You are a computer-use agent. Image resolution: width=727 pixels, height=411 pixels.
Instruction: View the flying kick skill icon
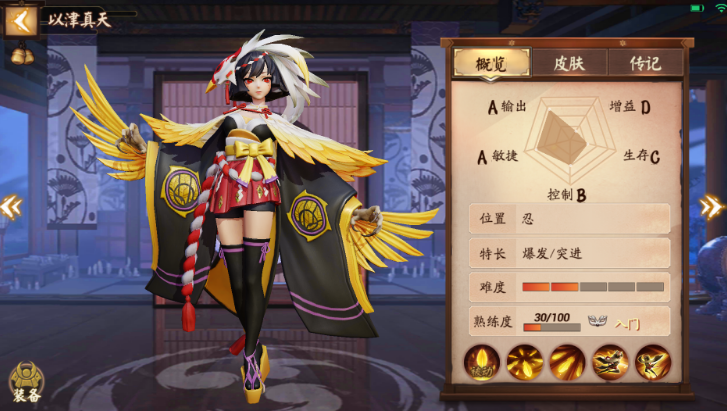[610, 362]
